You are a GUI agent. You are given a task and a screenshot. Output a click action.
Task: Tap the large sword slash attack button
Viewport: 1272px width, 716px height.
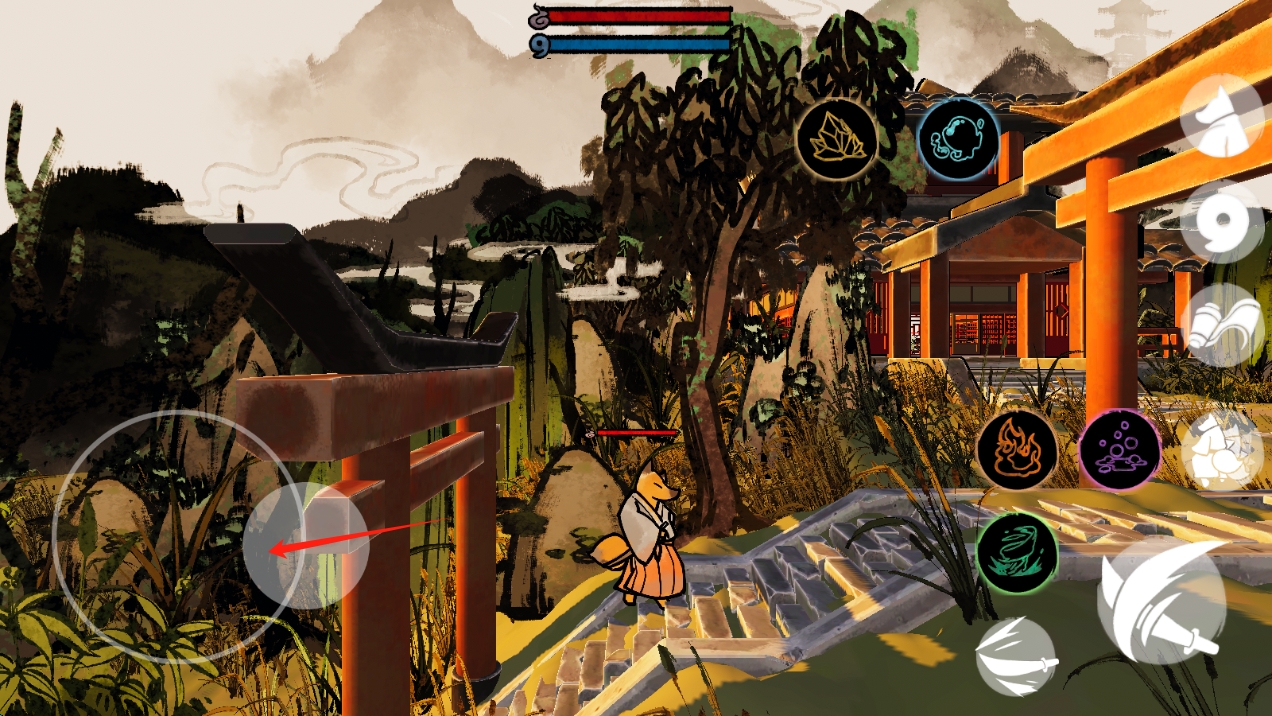[x=1161, y=601]
